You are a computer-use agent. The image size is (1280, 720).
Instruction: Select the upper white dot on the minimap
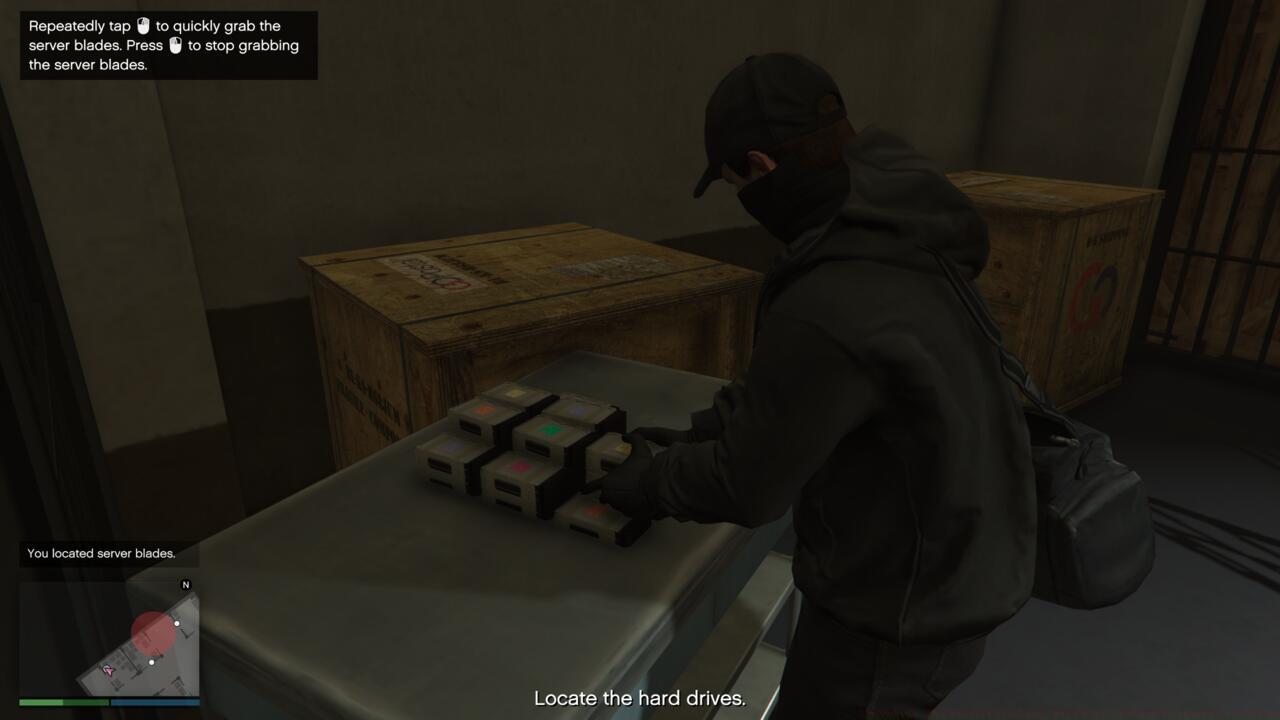(177, 624)
